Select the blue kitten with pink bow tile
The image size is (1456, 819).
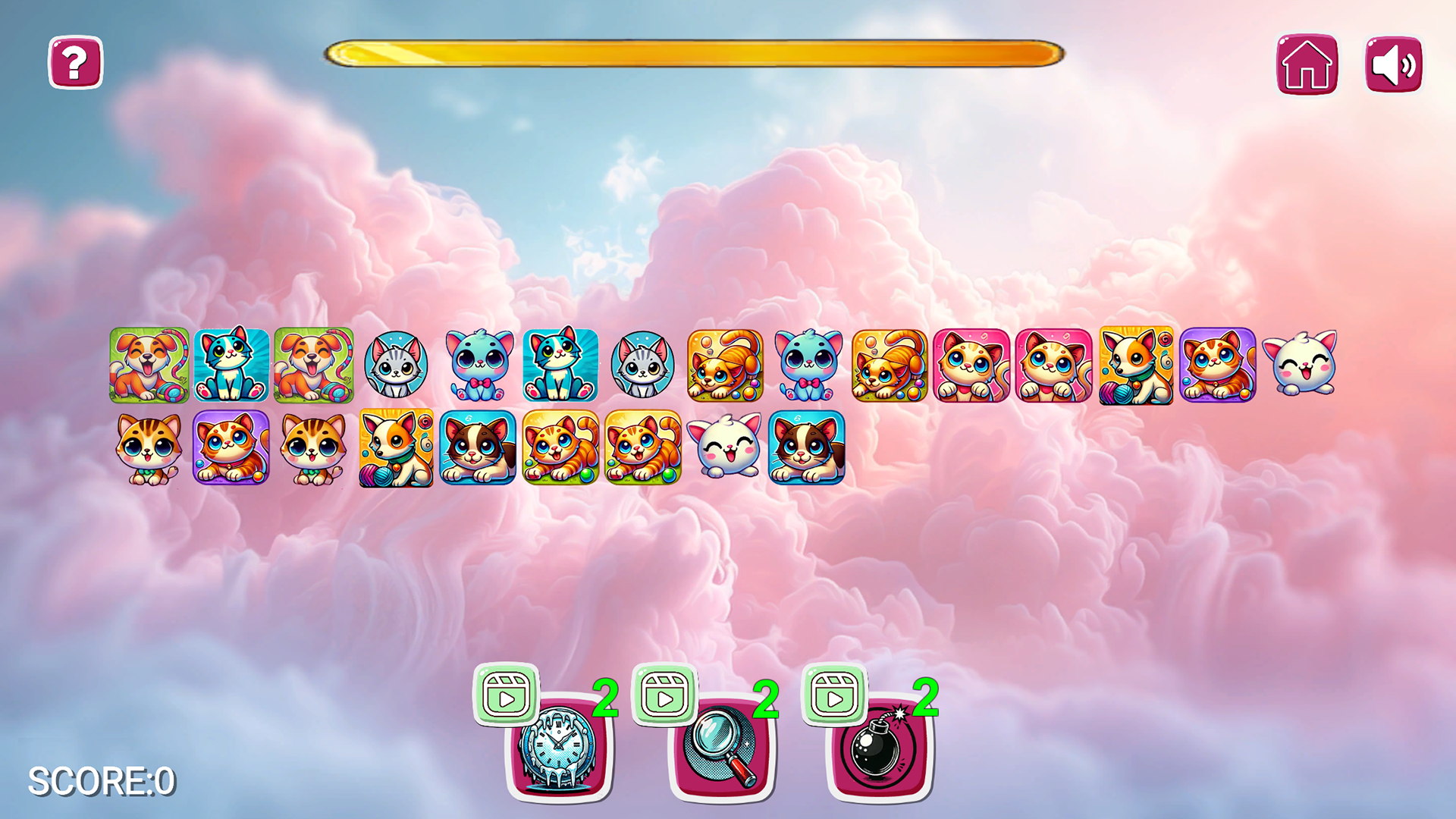click(477, 368)
